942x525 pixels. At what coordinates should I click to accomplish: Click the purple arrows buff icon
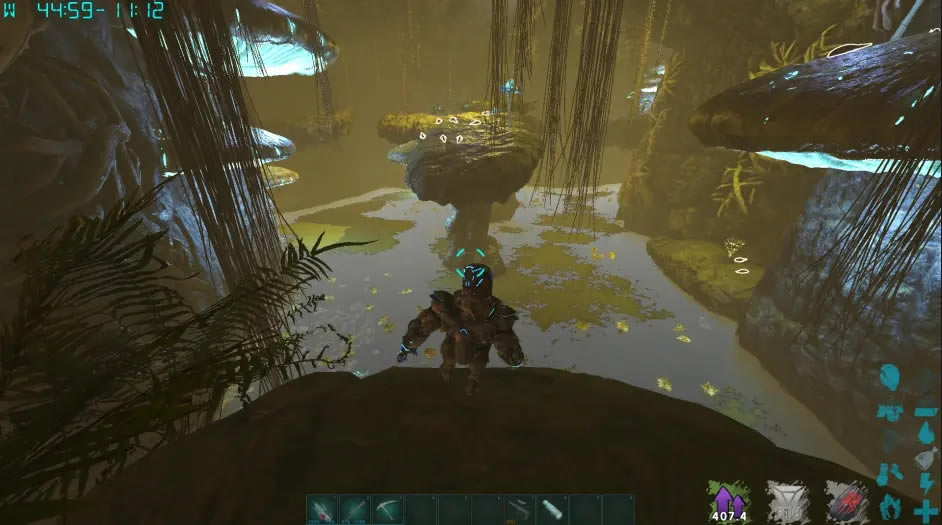(x=729, y=500)
